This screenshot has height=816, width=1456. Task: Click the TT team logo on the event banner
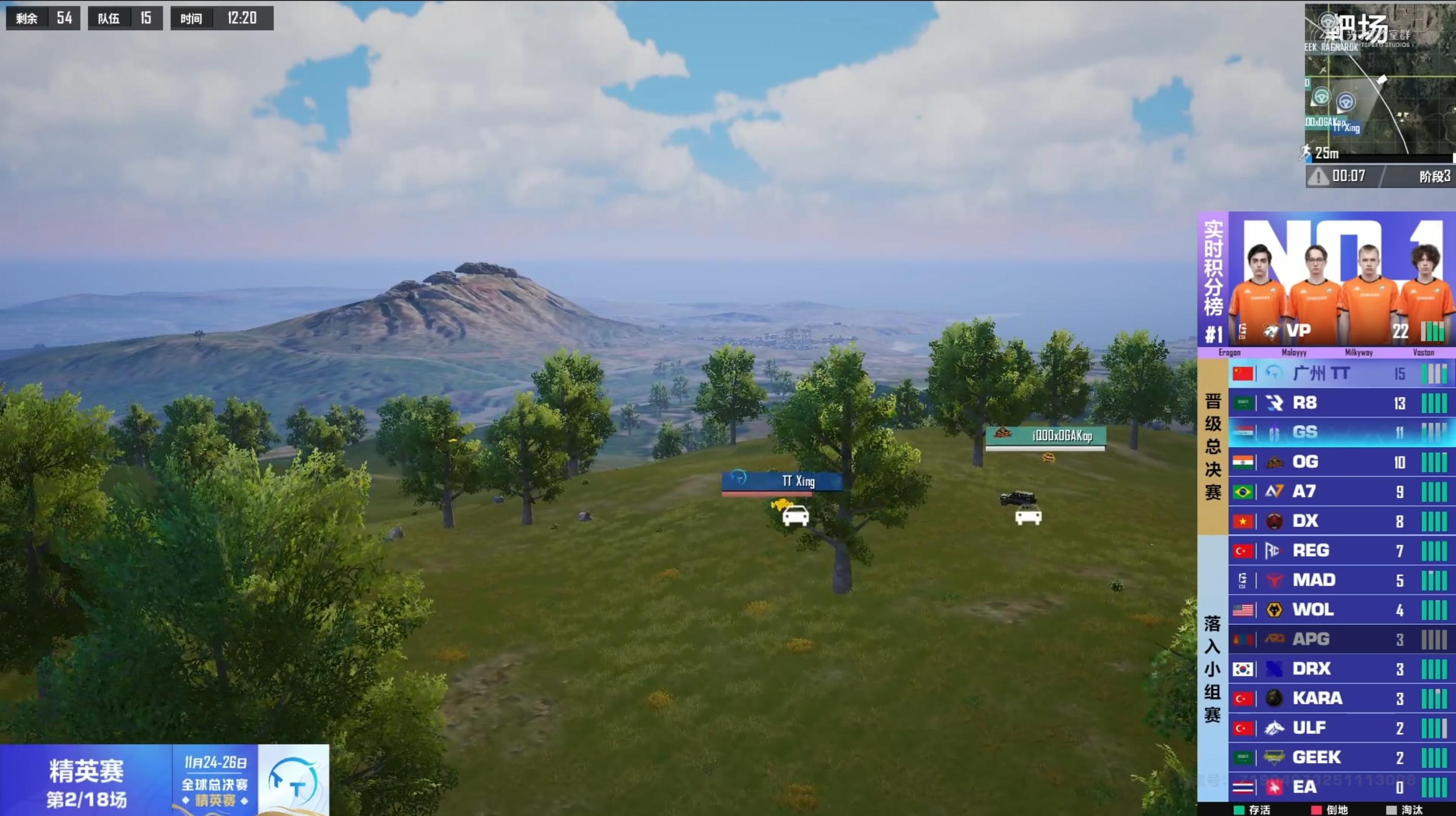(x=293, y=781)
